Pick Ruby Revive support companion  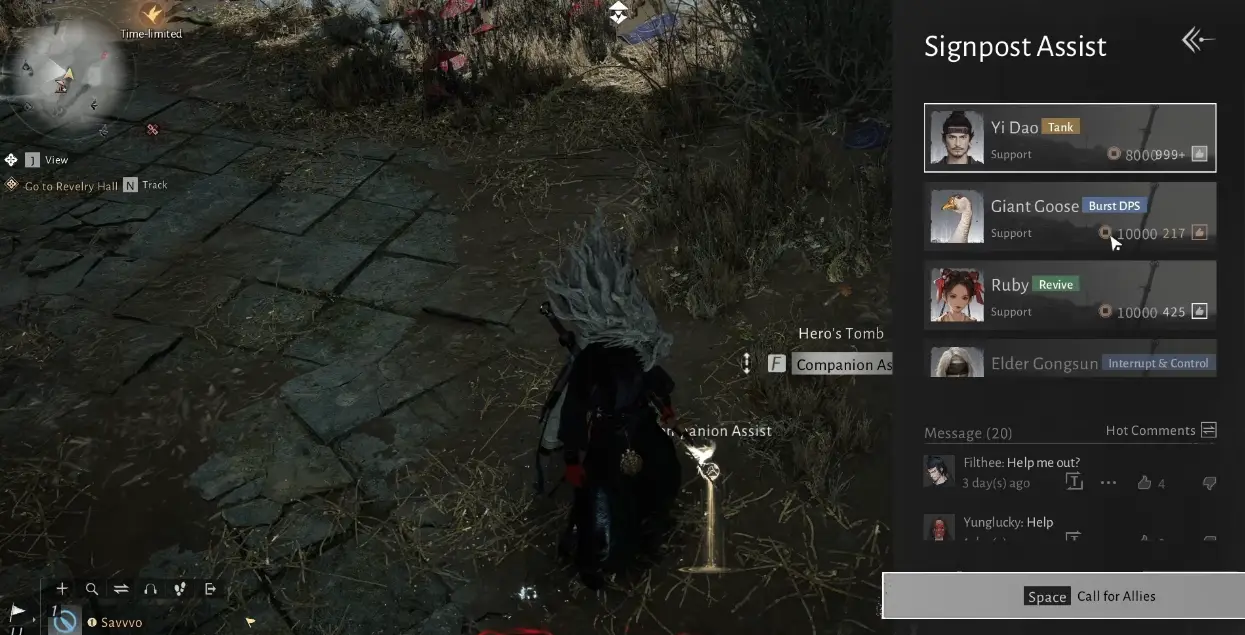[1069, 295]
